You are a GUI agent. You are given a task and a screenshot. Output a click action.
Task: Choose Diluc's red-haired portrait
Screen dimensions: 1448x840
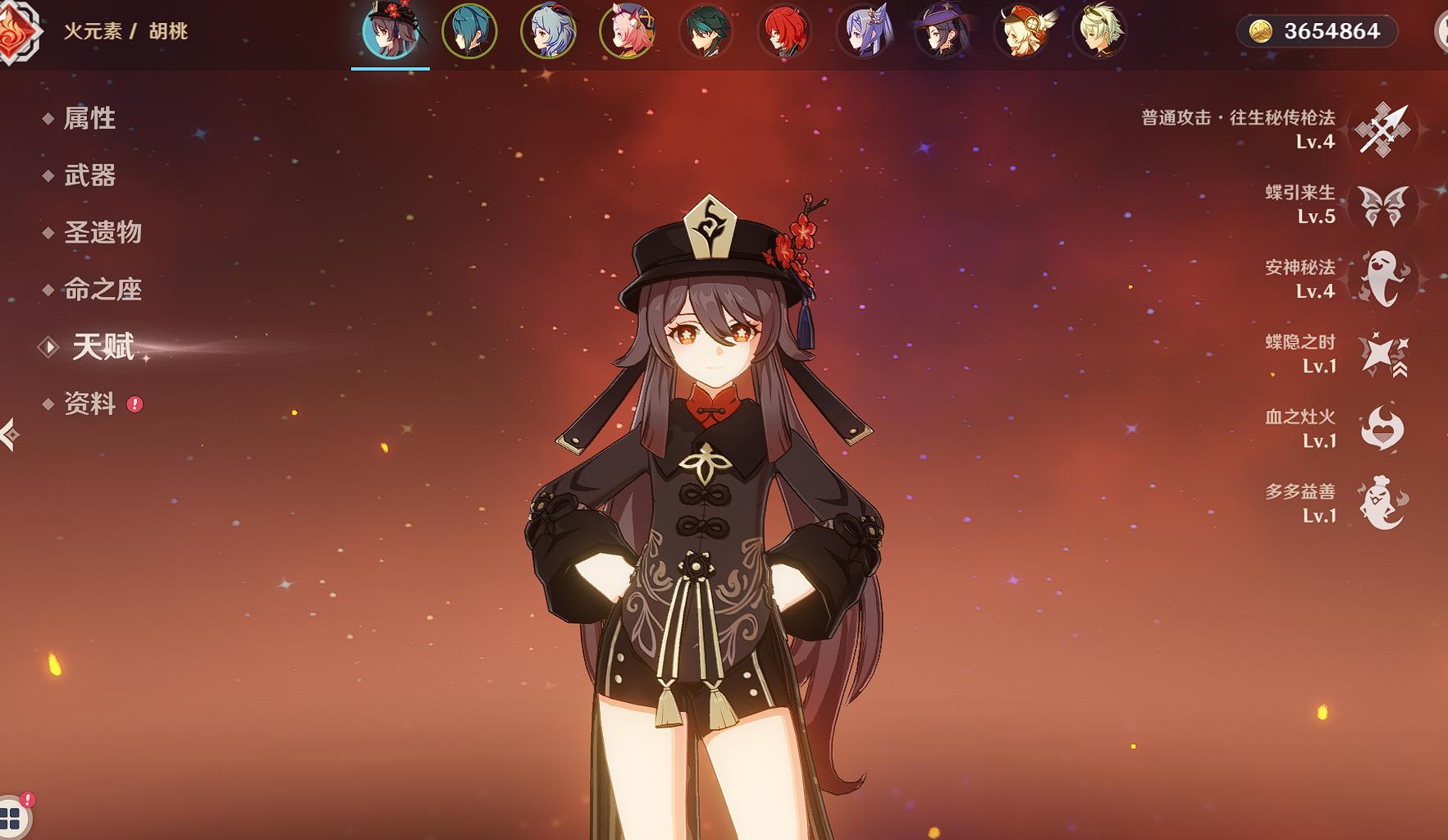tap(783, 31)
